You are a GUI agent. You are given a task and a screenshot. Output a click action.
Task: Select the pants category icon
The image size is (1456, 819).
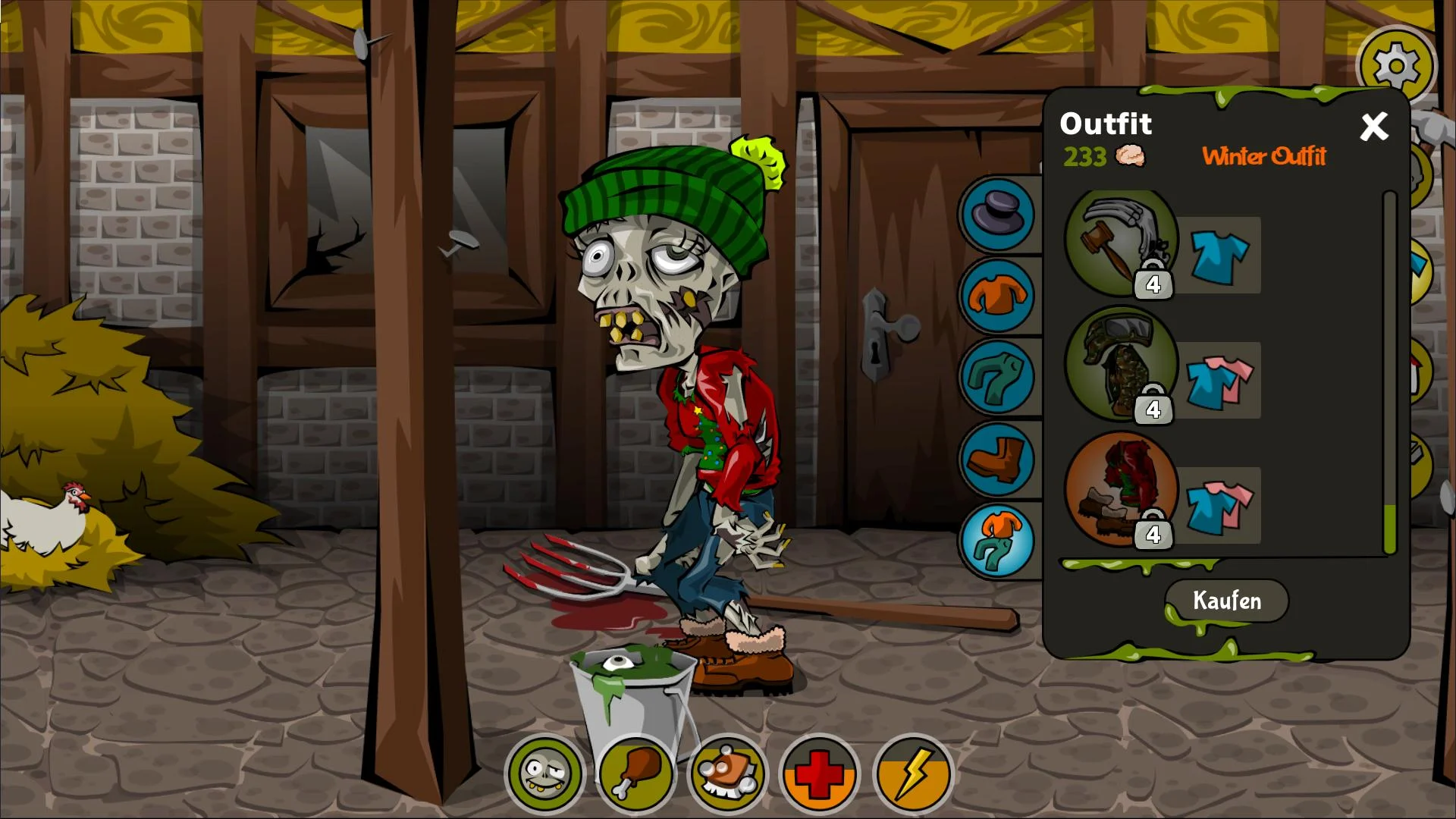click(997, 379)
